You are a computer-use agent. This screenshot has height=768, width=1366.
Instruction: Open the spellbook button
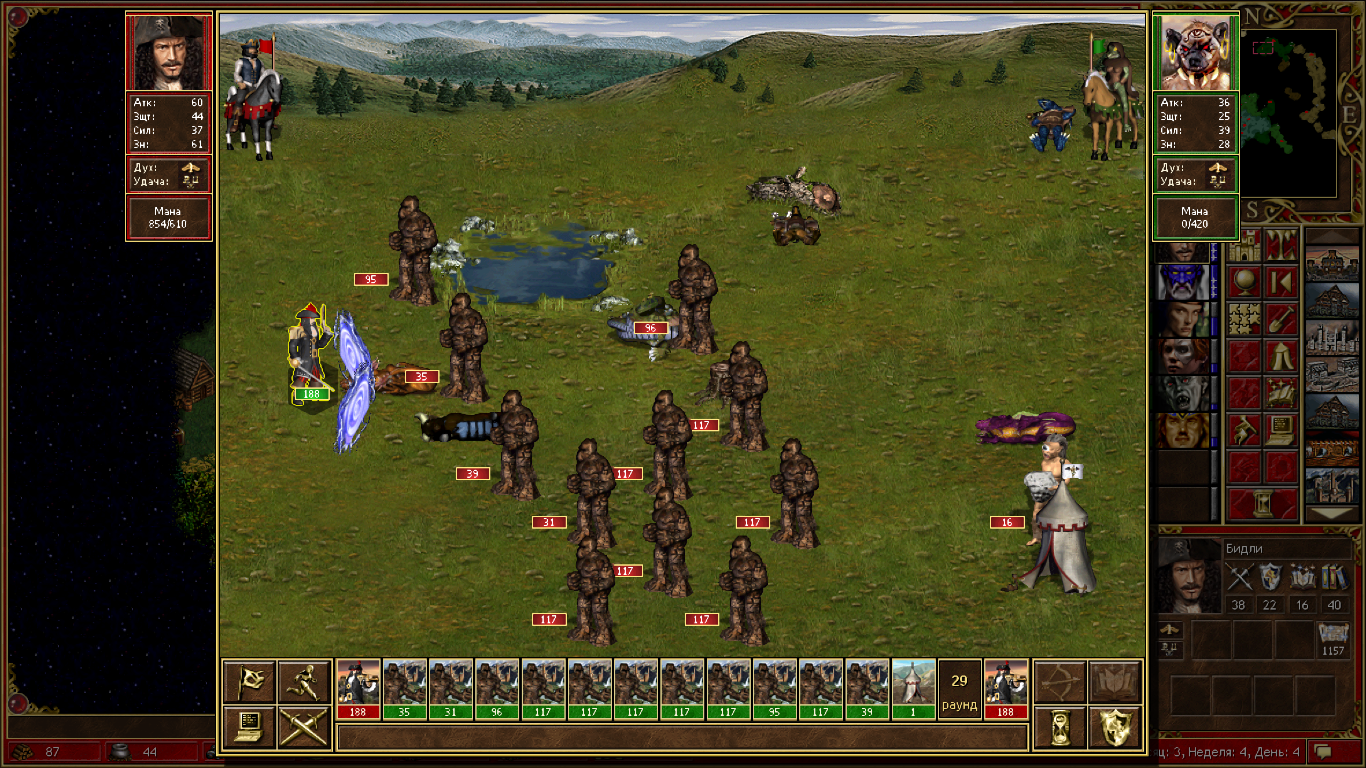pos(1114,681)
